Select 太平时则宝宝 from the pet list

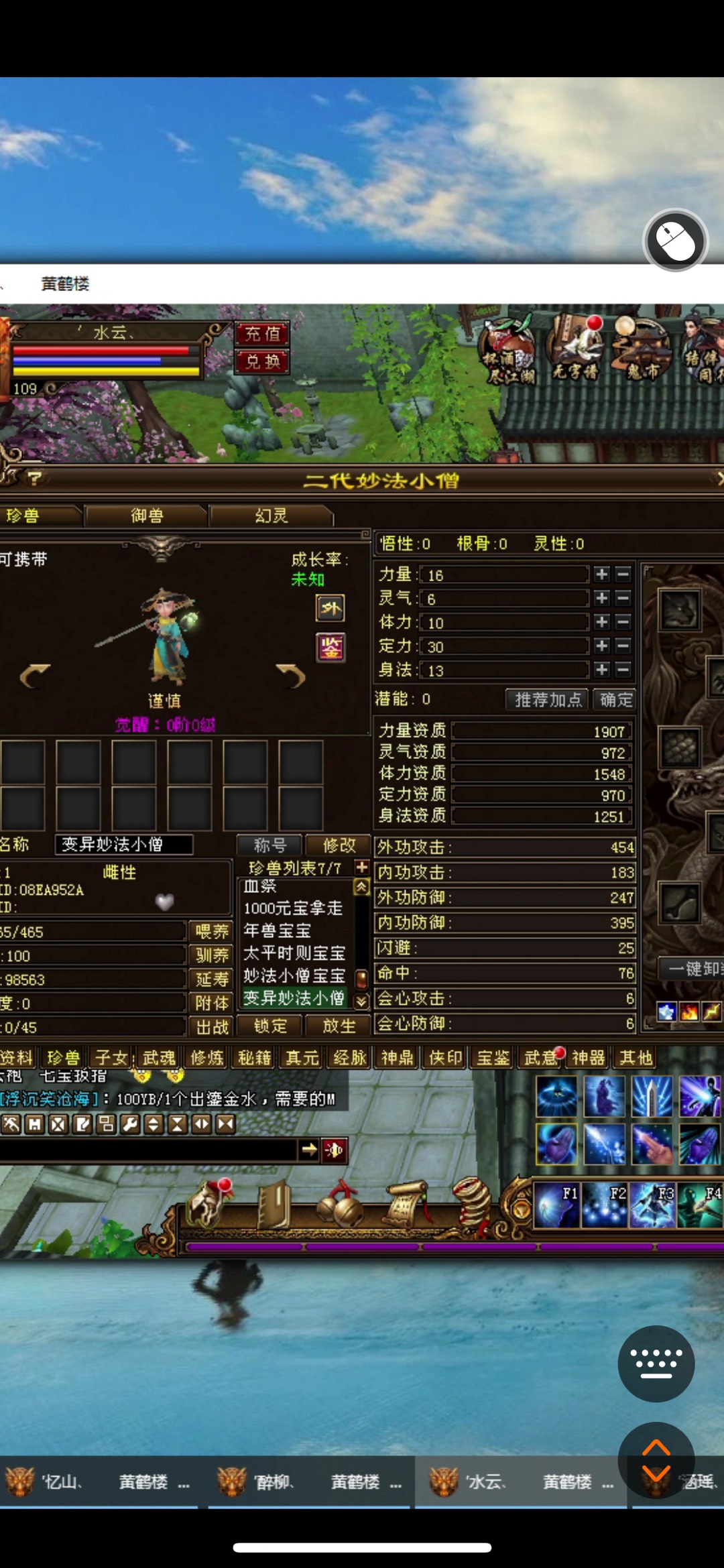click(294, 953)
